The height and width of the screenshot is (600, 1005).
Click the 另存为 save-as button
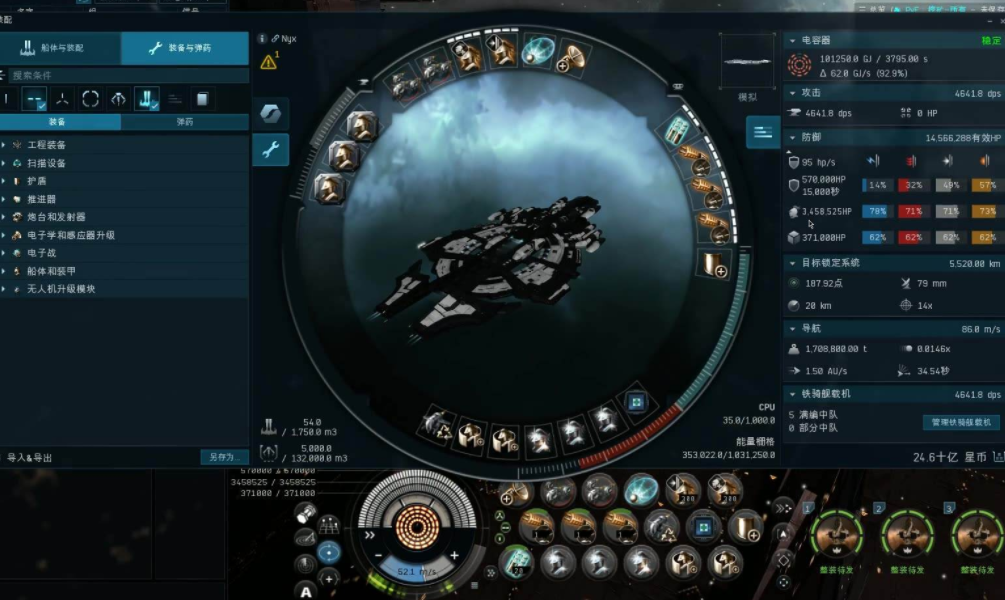coord(223,457)
